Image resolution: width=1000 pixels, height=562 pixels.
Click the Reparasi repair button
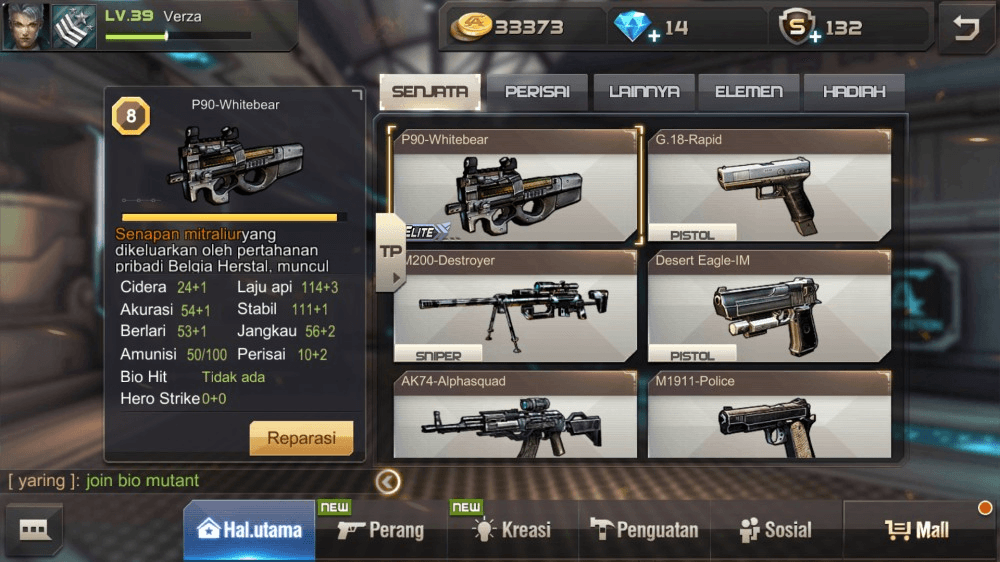tap(301, 438)
